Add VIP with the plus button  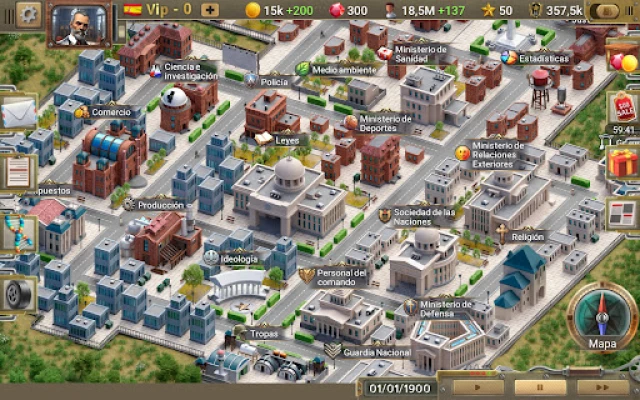[x=211, y=10]
